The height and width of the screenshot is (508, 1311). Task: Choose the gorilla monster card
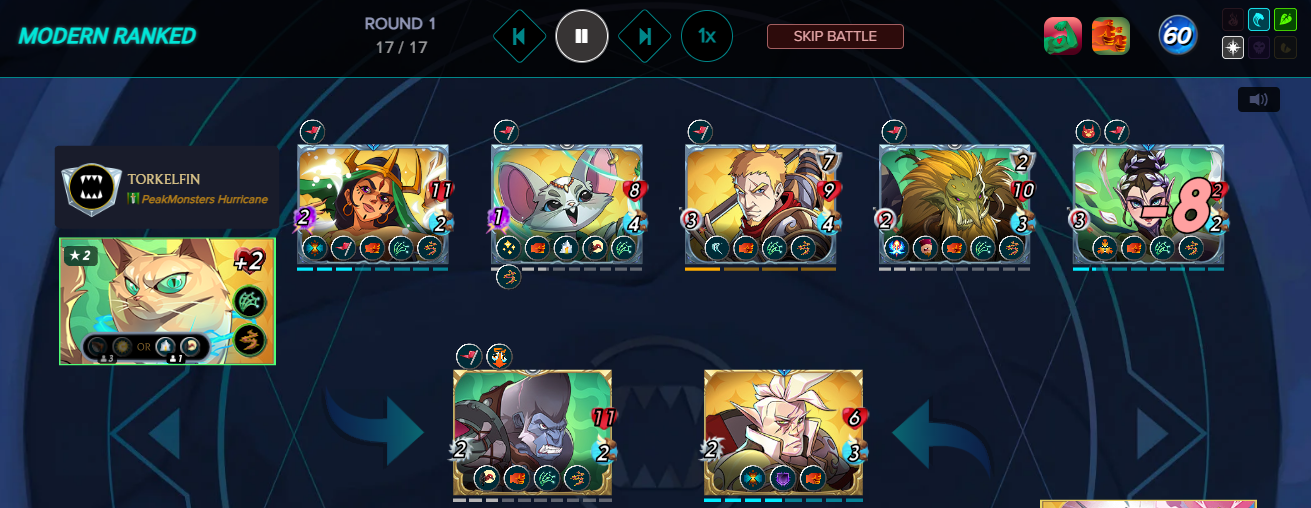click(x=532, y=432)
